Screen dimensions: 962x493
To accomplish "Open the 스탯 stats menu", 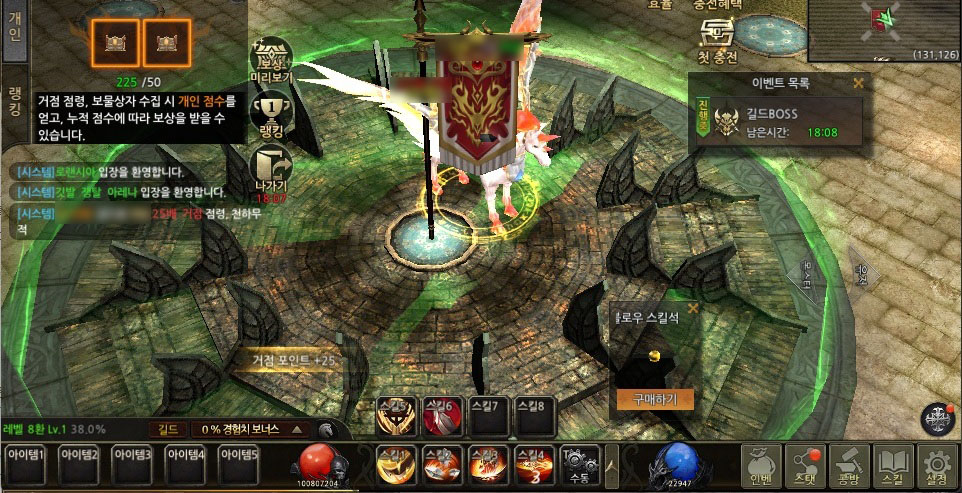I will pyautogui.click(x=806, y=465).
